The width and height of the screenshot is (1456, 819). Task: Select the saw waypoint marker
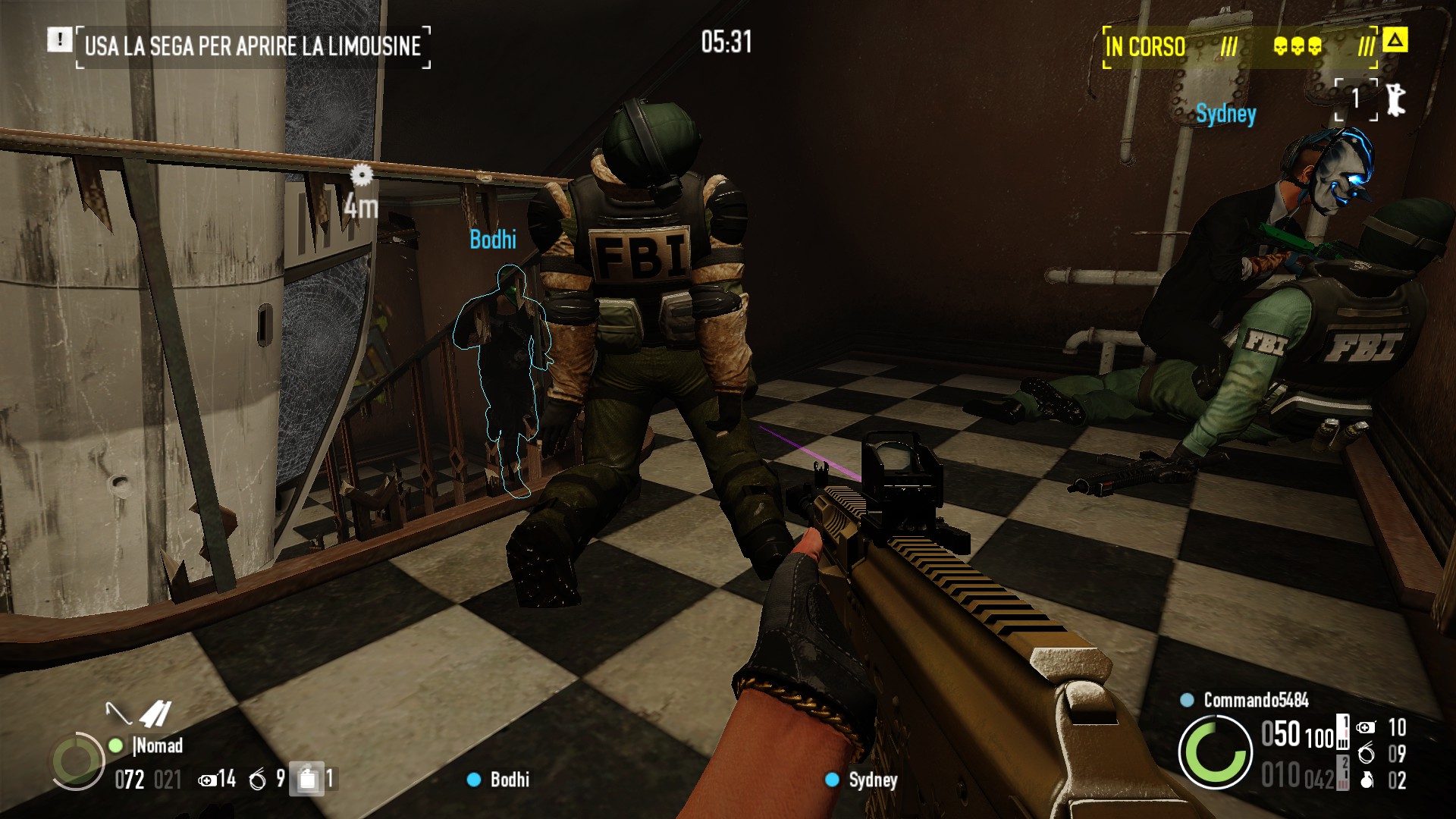(x=362, y=175)
